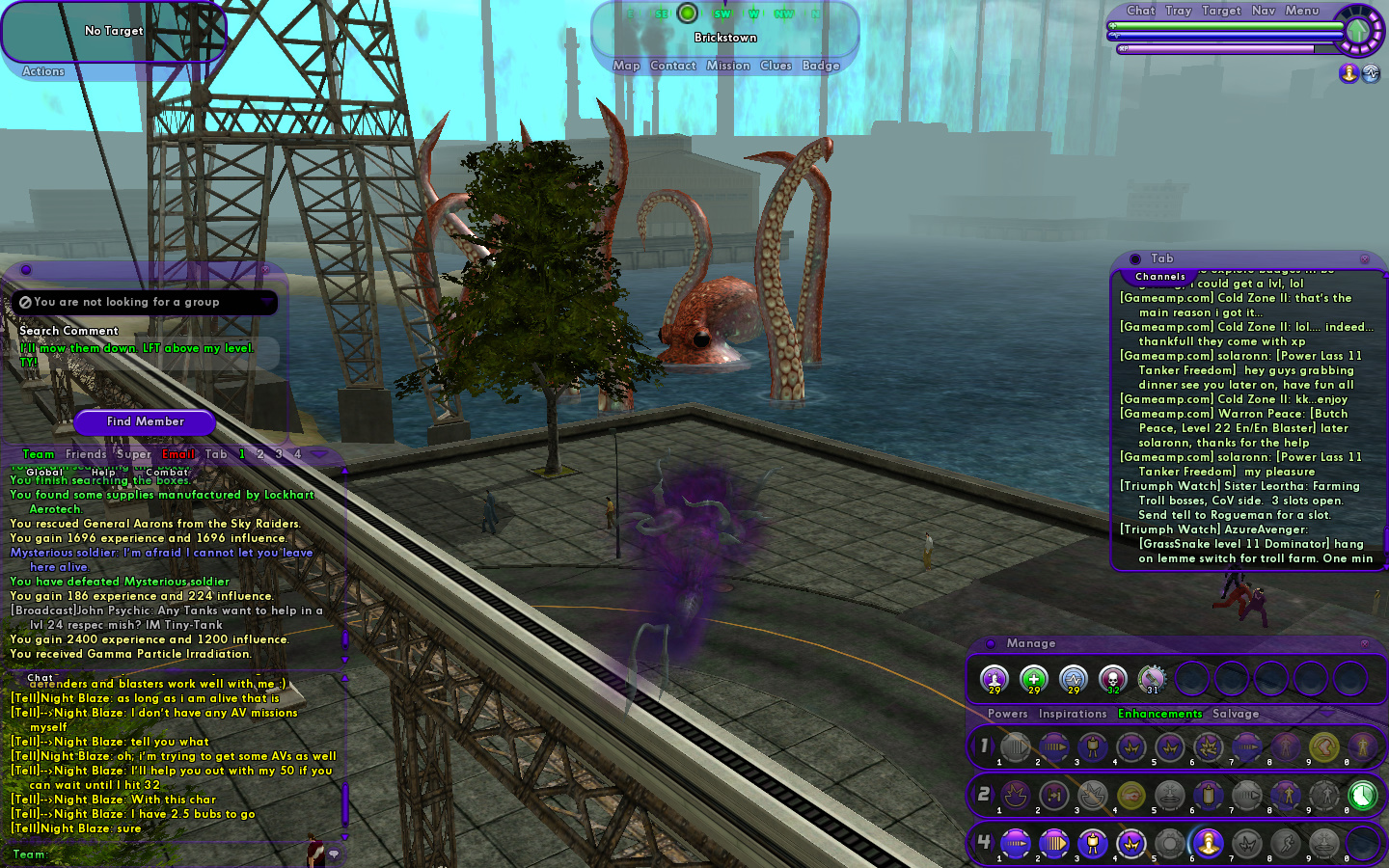Open the Salvage tab
The image size is (1389, 868).
[1236, 714]
